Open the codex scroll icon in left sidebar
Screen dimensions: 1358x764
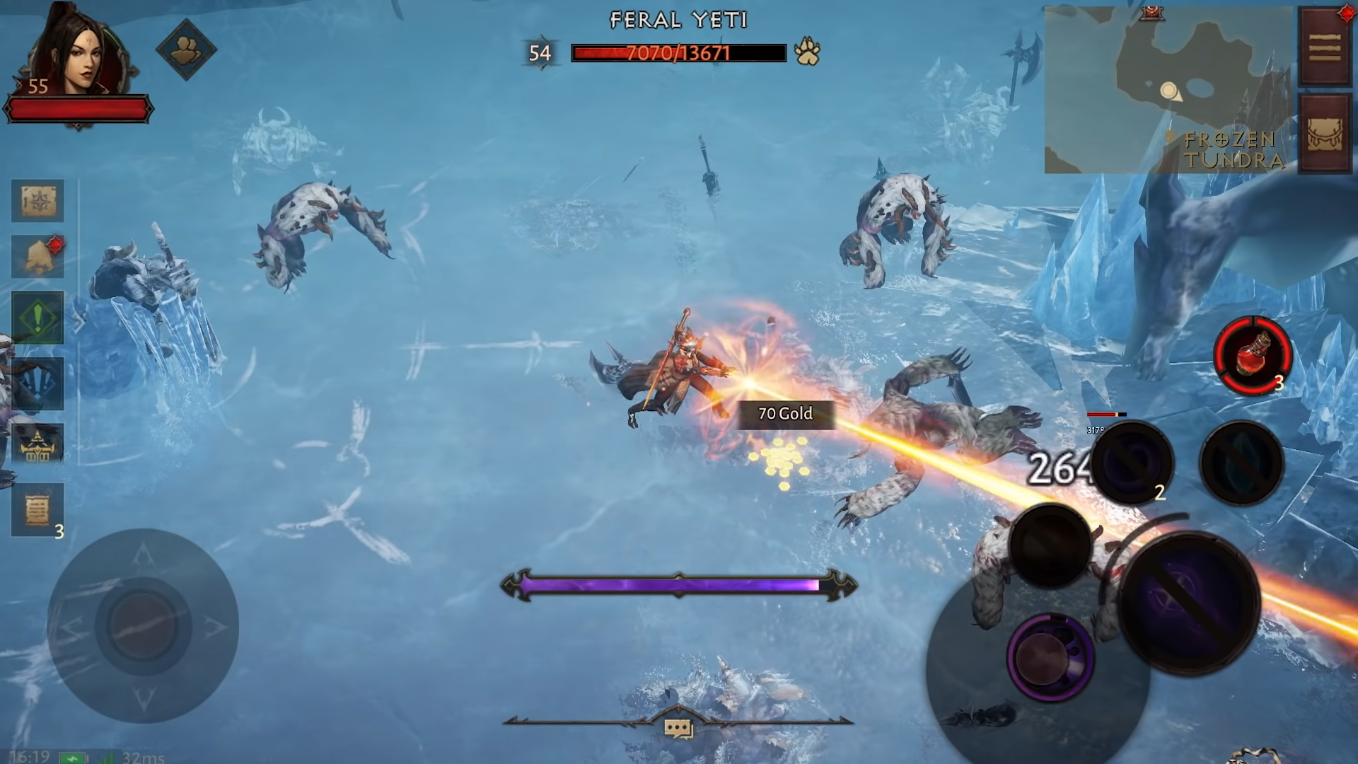[x=37, y=200]
